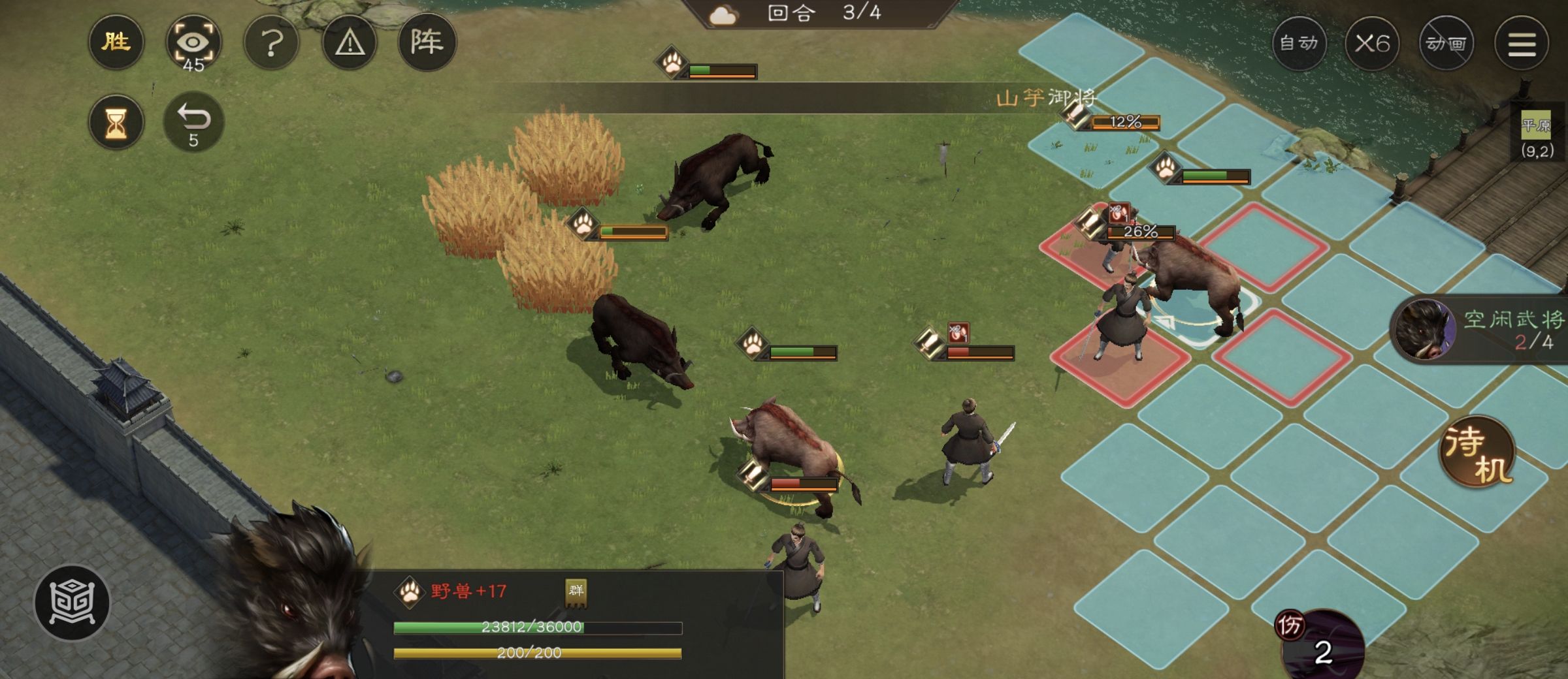Open the cube icon at bottom left
The width and height of the screenshot is (1568, 679).
[72, 601]
